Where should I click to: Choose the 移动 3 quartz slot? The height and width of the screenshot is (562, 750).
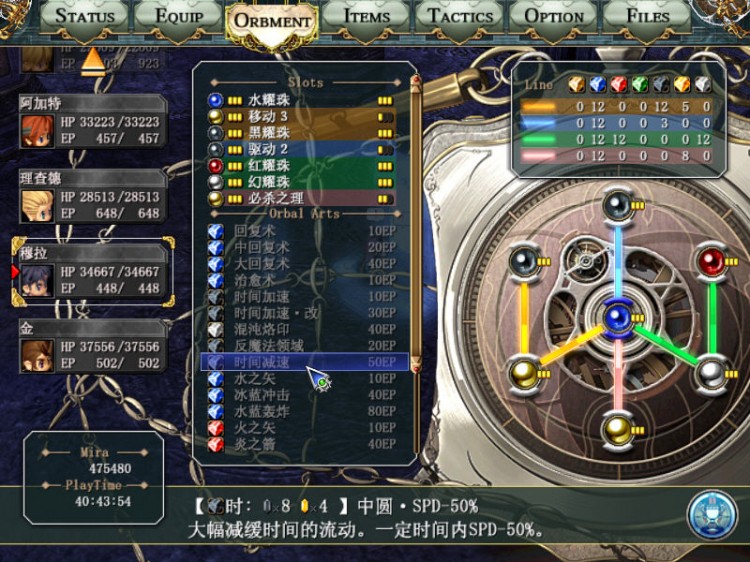[300, 116]
